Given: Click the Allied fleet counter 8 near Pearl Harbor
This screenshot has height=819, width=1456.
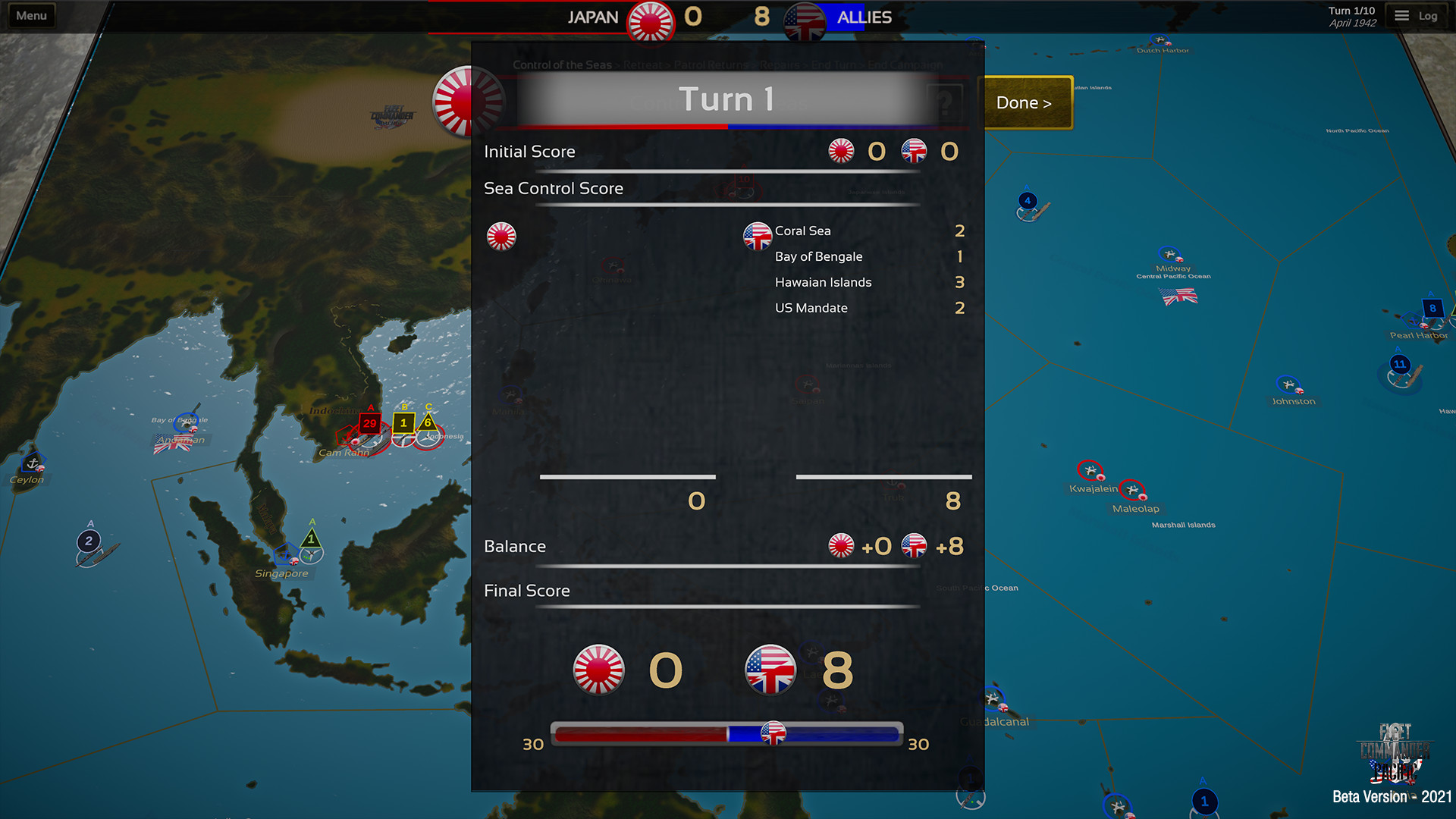Looking at the screenshot, I should coord(1432,309).
